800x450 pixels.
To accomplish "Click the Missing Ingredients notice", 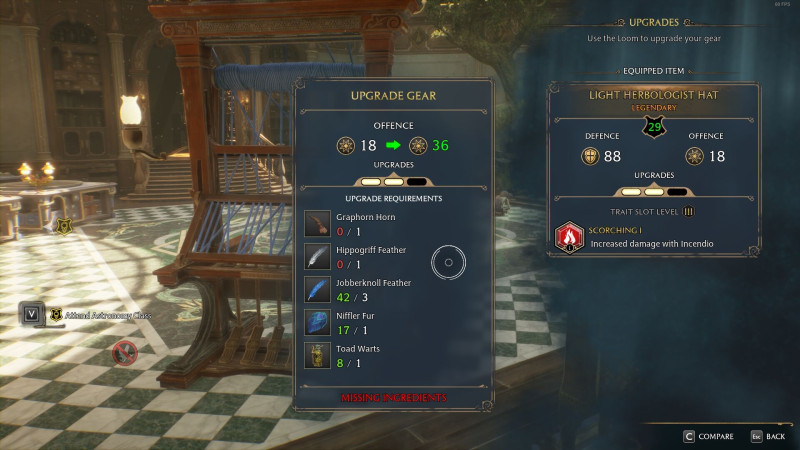I will (x=392, y=397).
